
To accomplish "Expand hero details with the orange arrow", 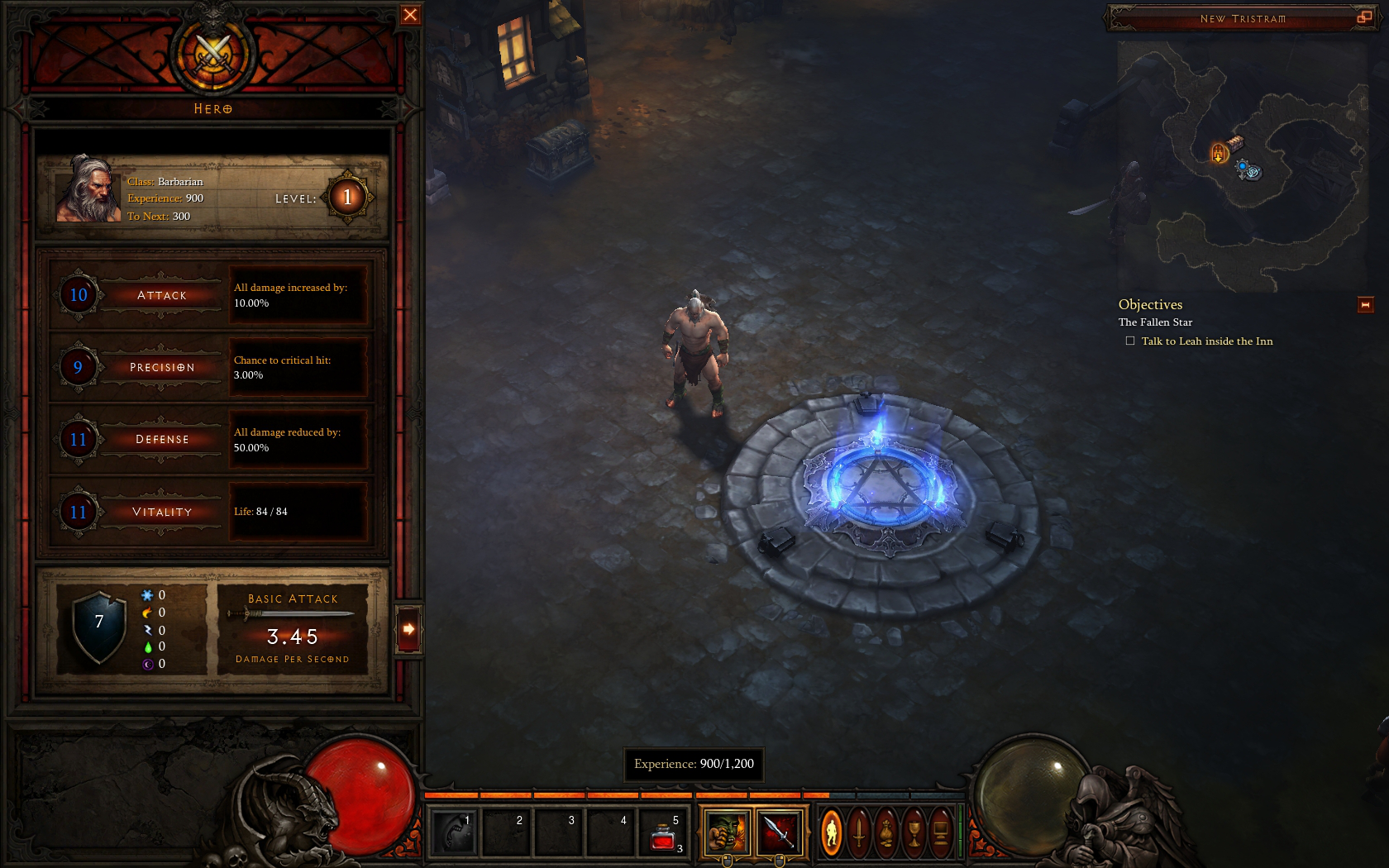I will pos(408,629).
